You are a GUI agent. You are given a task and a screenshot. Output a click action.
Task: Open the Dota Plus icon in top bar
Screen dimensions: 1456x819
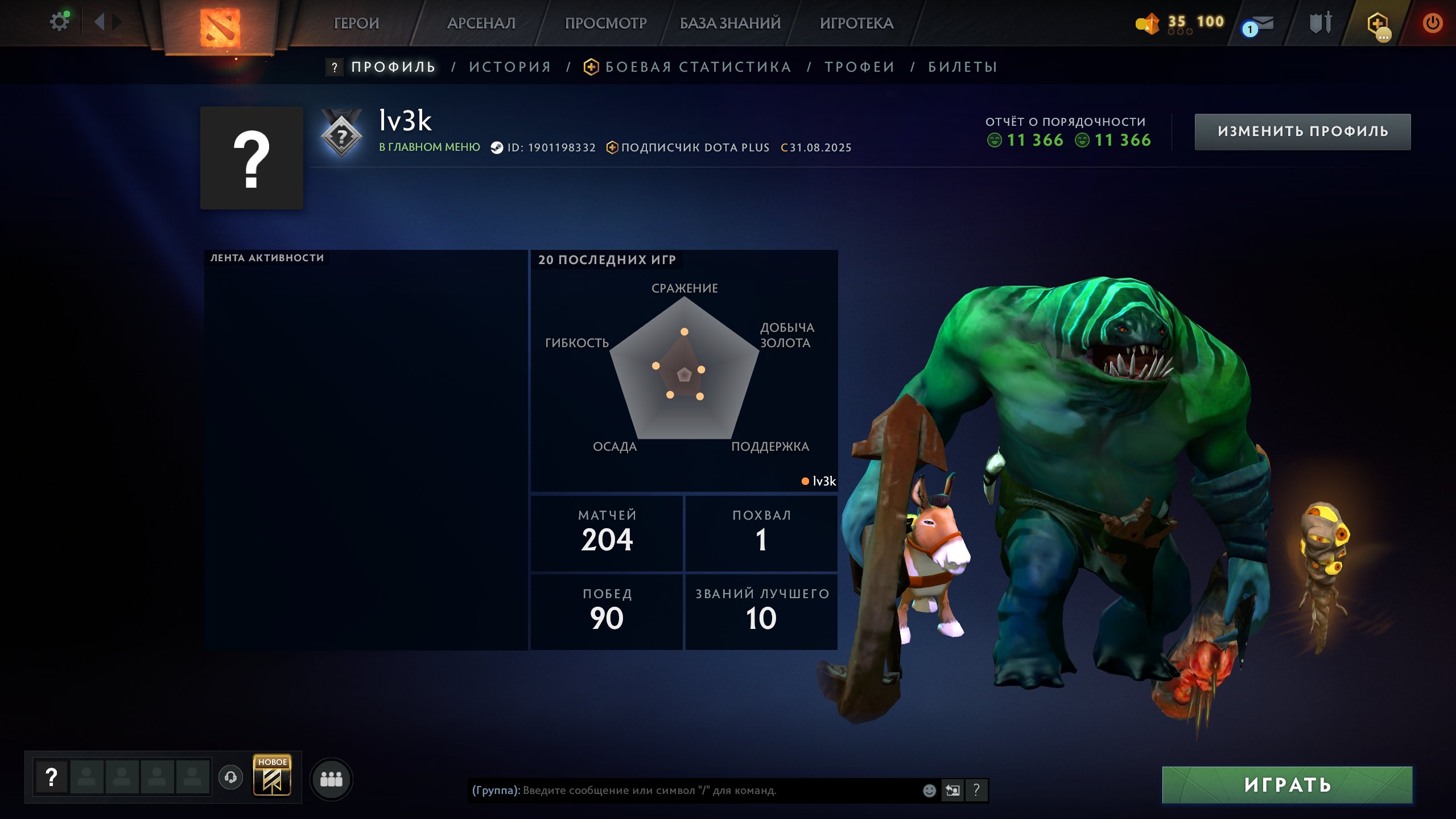tap(1377, 24)
